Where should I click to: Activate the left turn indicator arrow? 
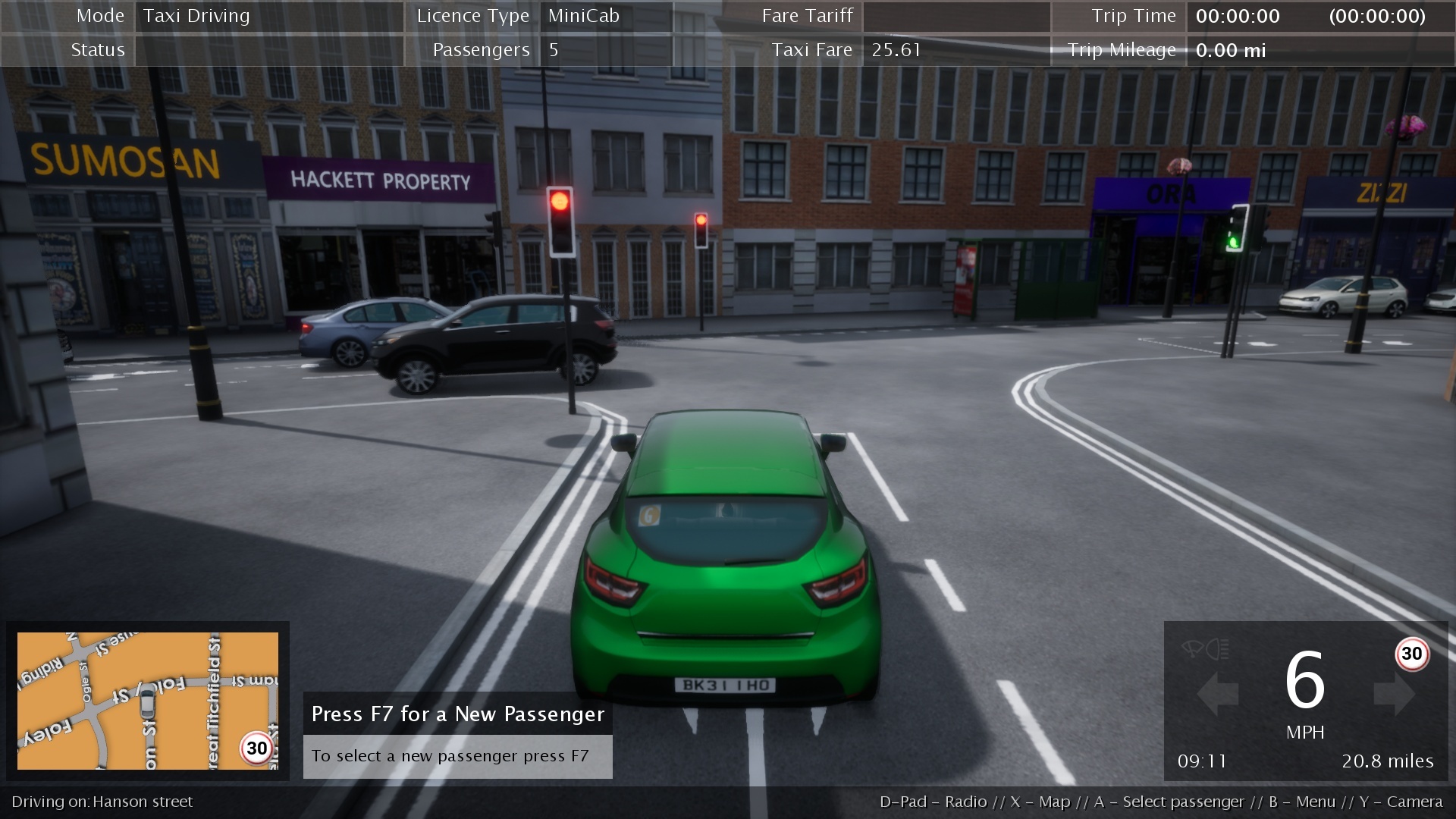click(x=1217, y=693)
